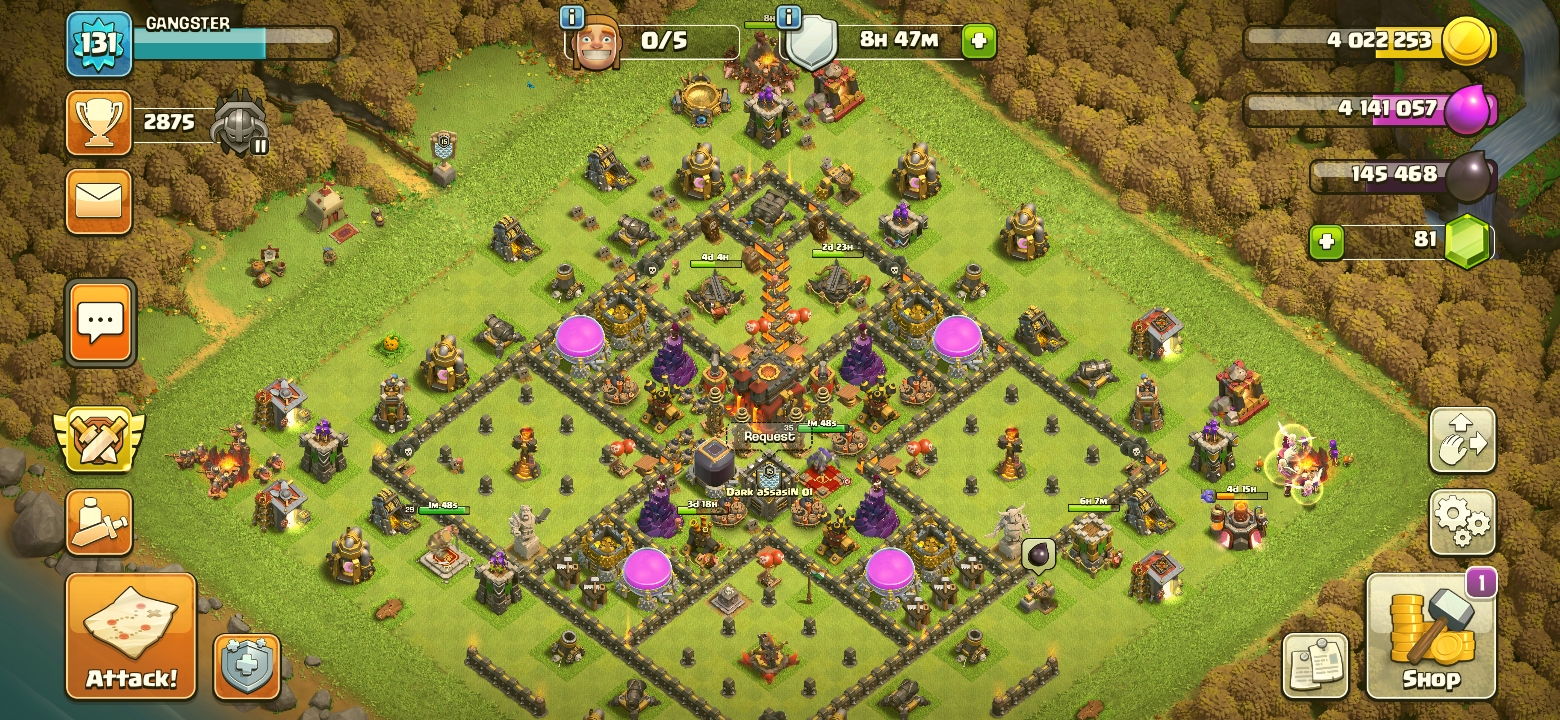Collect dark elixir from the bubble
Viewport: 1560px width, 720px height.
click(1037, 553)
